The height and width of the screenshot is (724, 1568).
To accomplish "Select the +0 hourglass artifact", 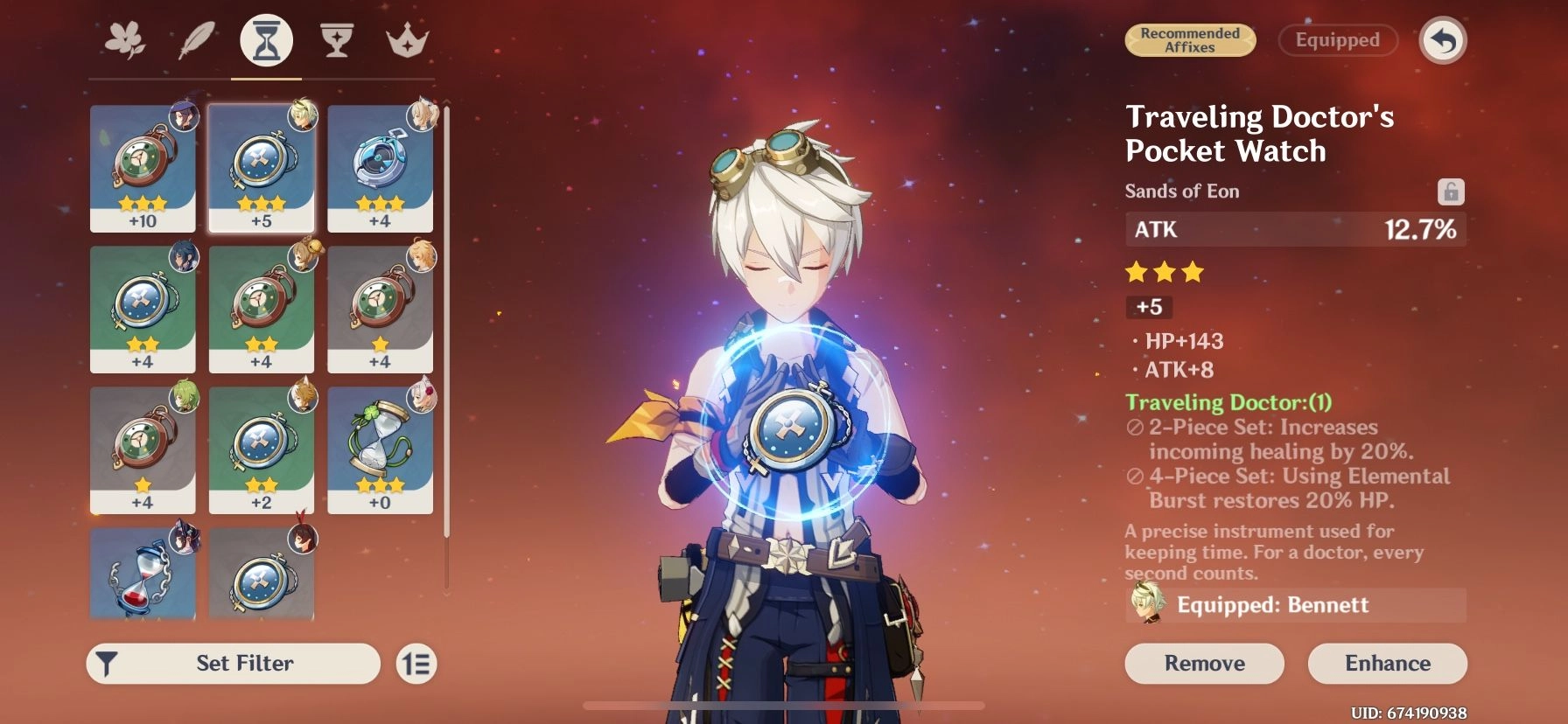I will pos(380,450).
